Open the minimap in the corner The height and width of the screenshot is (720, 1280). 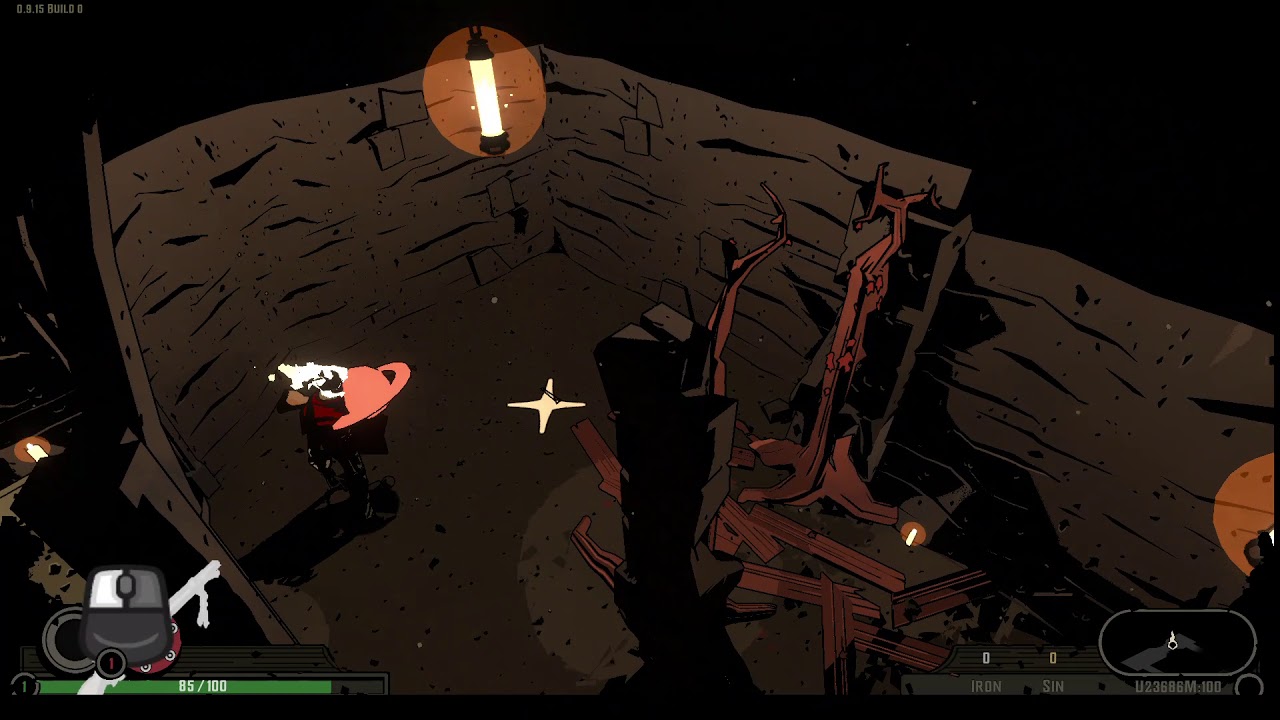coord(1177,643)
